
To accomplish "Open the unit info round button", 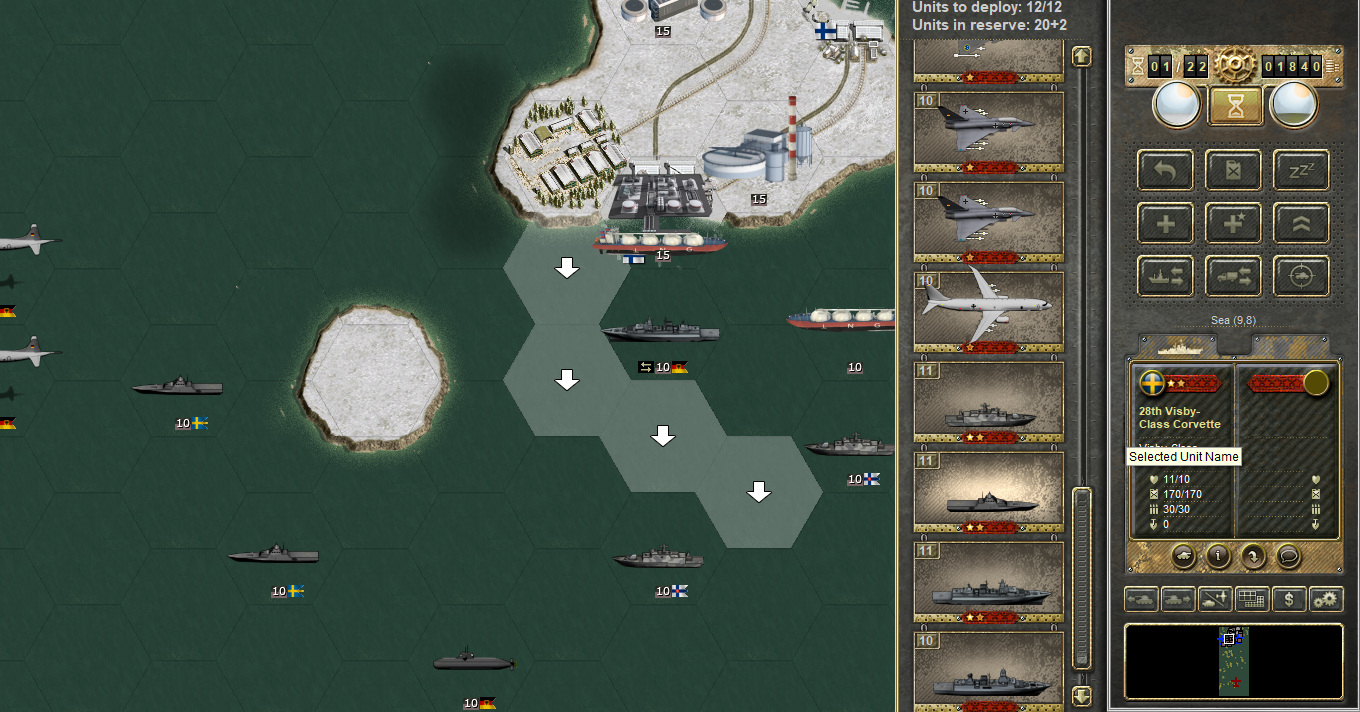I will tap(1217, 556).
